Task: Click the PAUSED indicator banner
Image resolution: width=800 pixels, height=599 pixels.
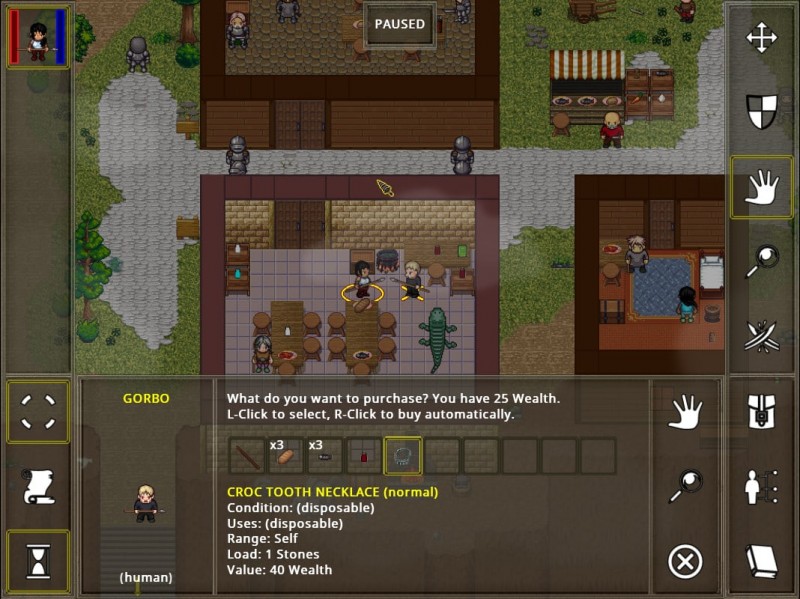Action: click(x=400, y=24)
